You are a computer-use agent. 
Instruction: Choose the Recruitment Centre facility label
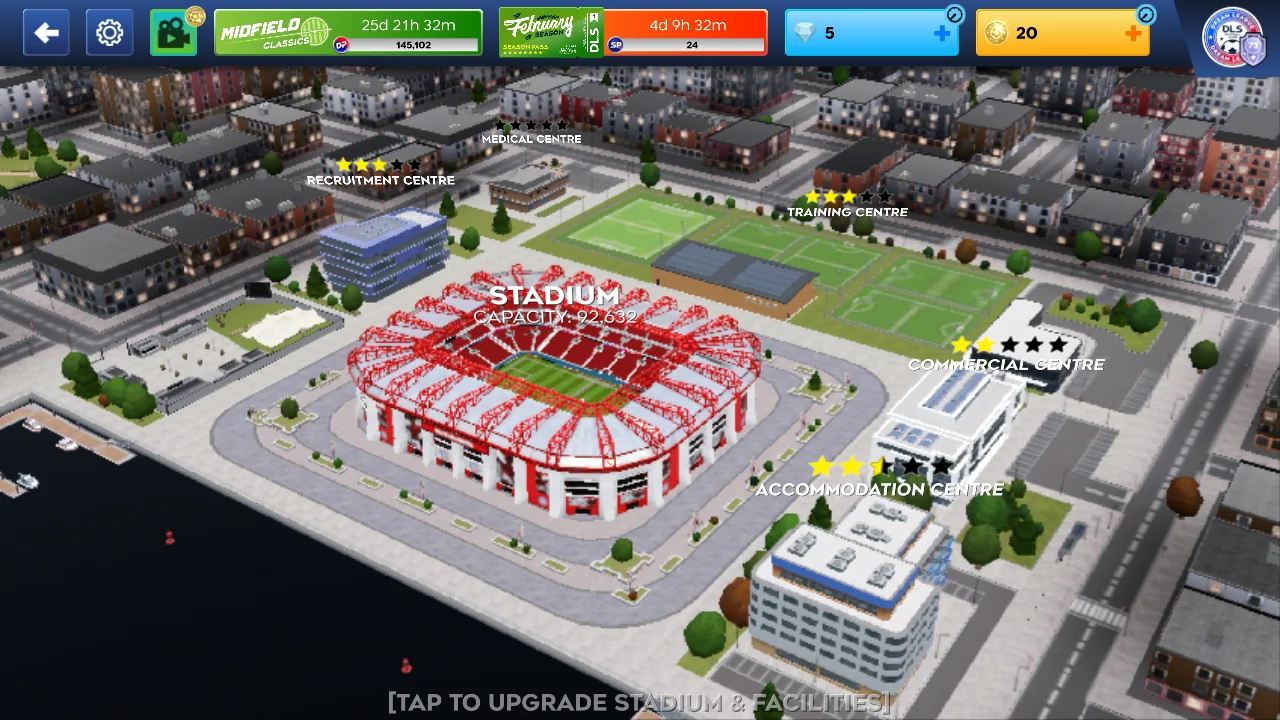pyautogui.click(x=380, y=180)
